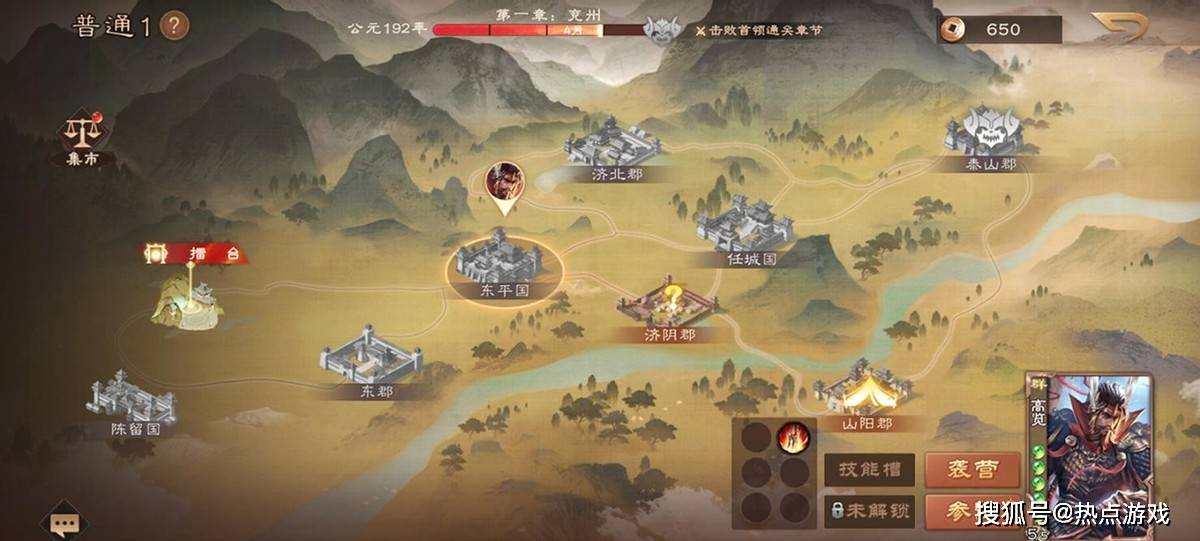The image size is (1200, 541).
Task: Select the 济北郡 city node
Action: point(613,145)
